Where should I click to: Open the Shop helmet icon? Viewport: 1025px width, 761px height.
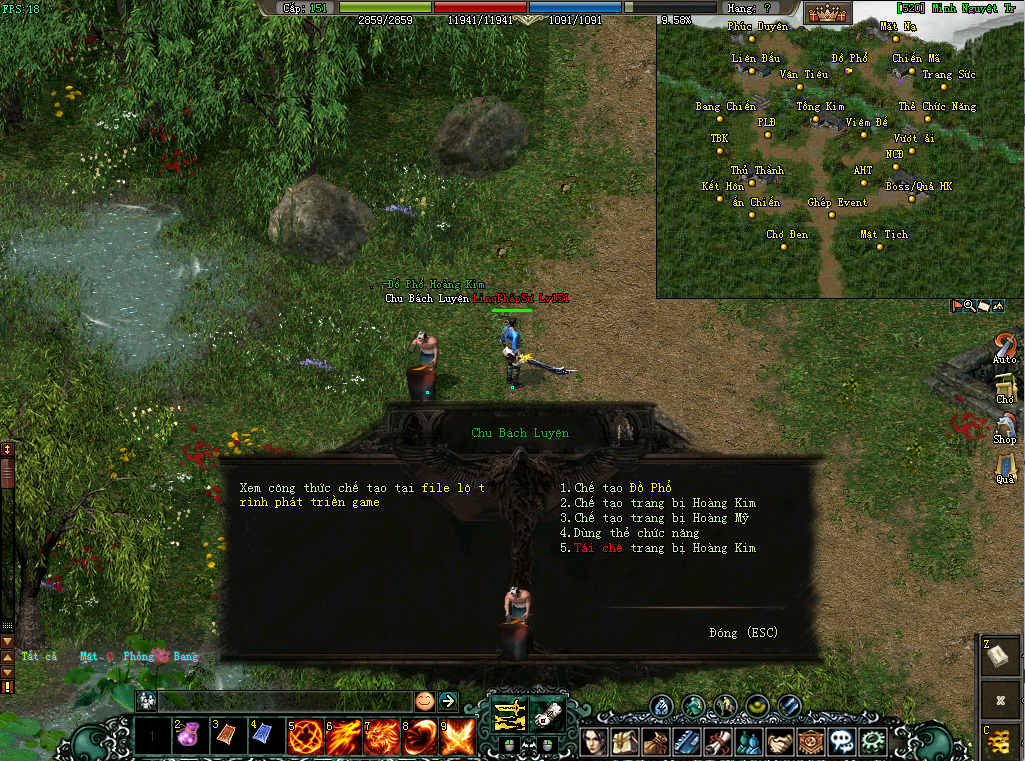click(1004, 427)
